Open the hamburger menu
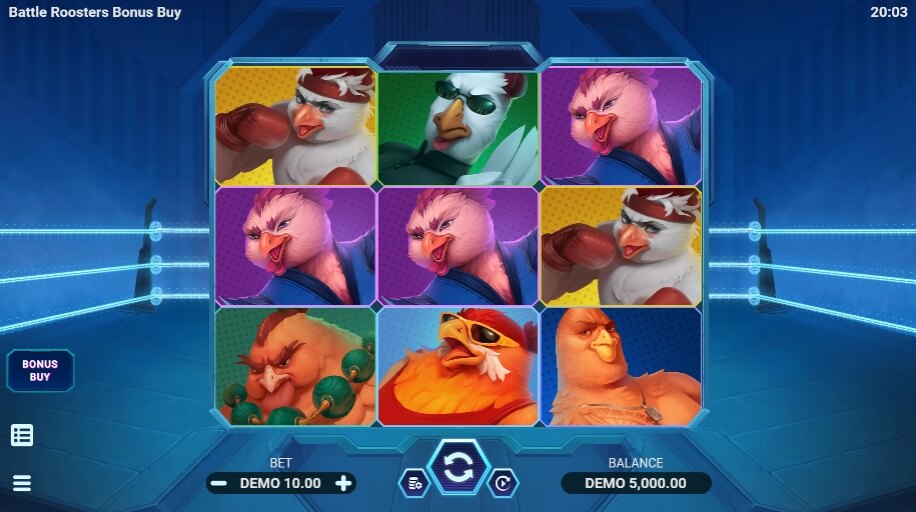 click(22, 483)
